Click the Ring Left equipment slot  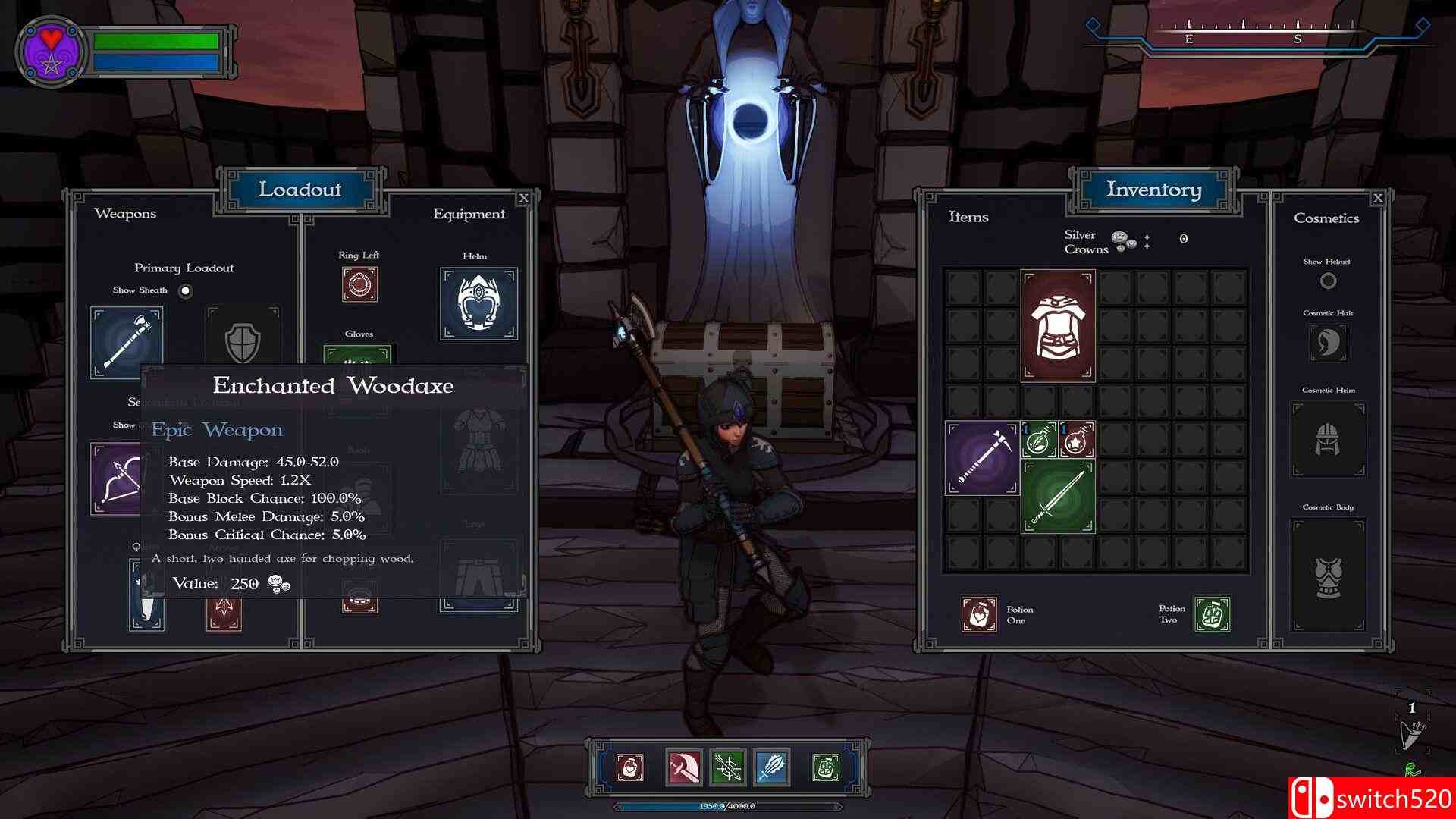[x=359, y=284]
